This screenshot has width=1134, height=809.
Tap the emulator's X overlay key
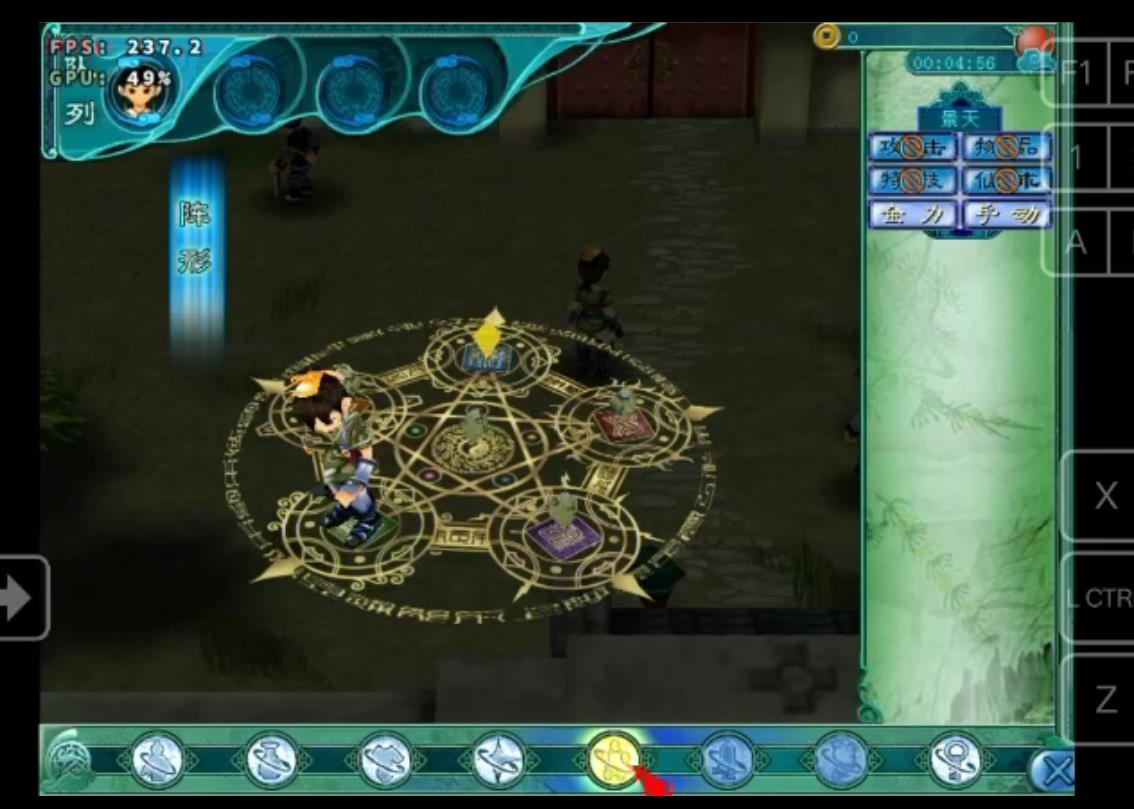(1104, 496)
